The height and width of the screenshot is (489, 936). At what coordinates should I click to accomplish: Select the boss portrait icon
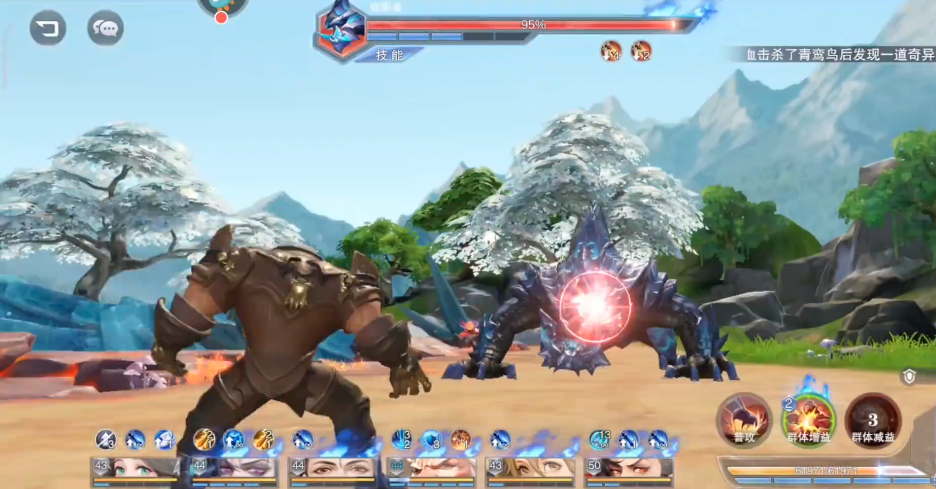pyautogui.click(x=341, y=30)
